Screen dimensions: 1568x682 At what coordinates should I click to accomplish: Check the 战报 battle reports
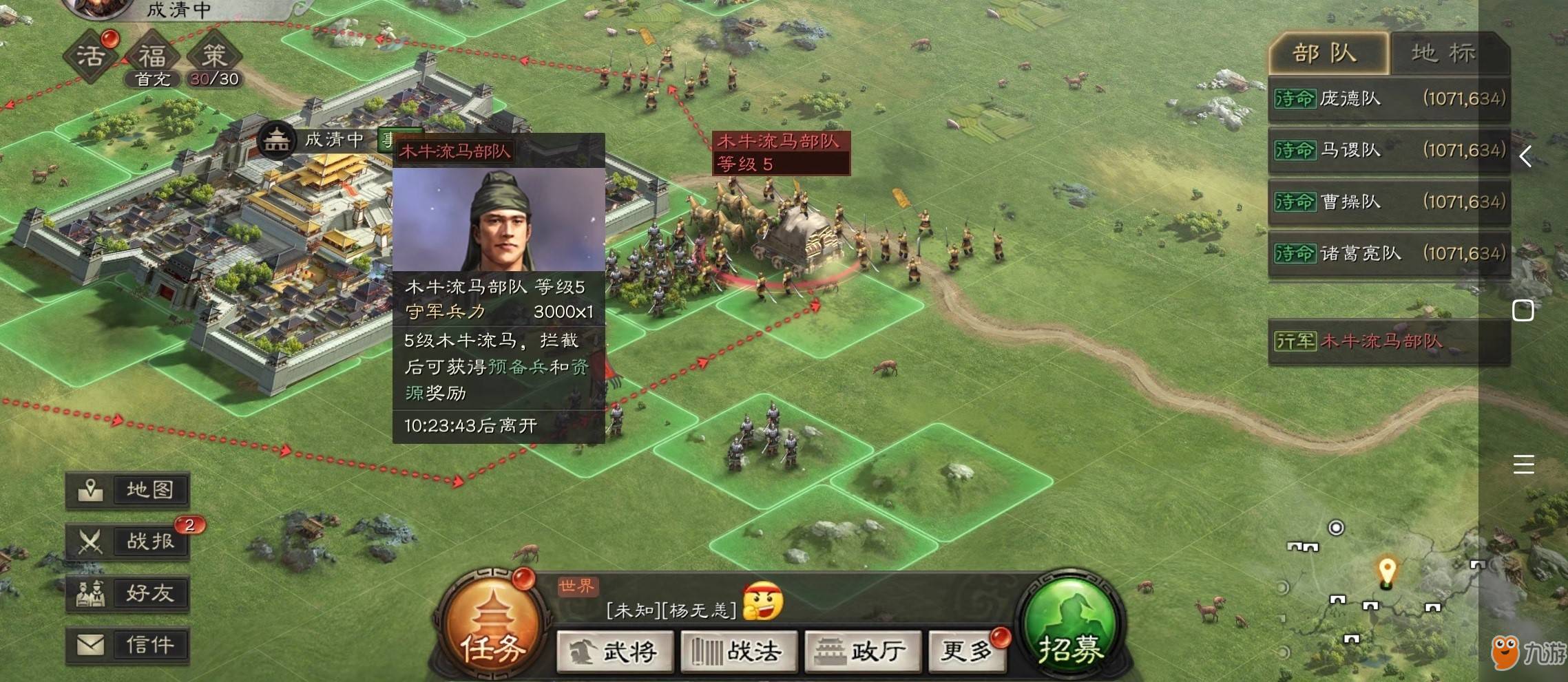[x=127, y=541]
